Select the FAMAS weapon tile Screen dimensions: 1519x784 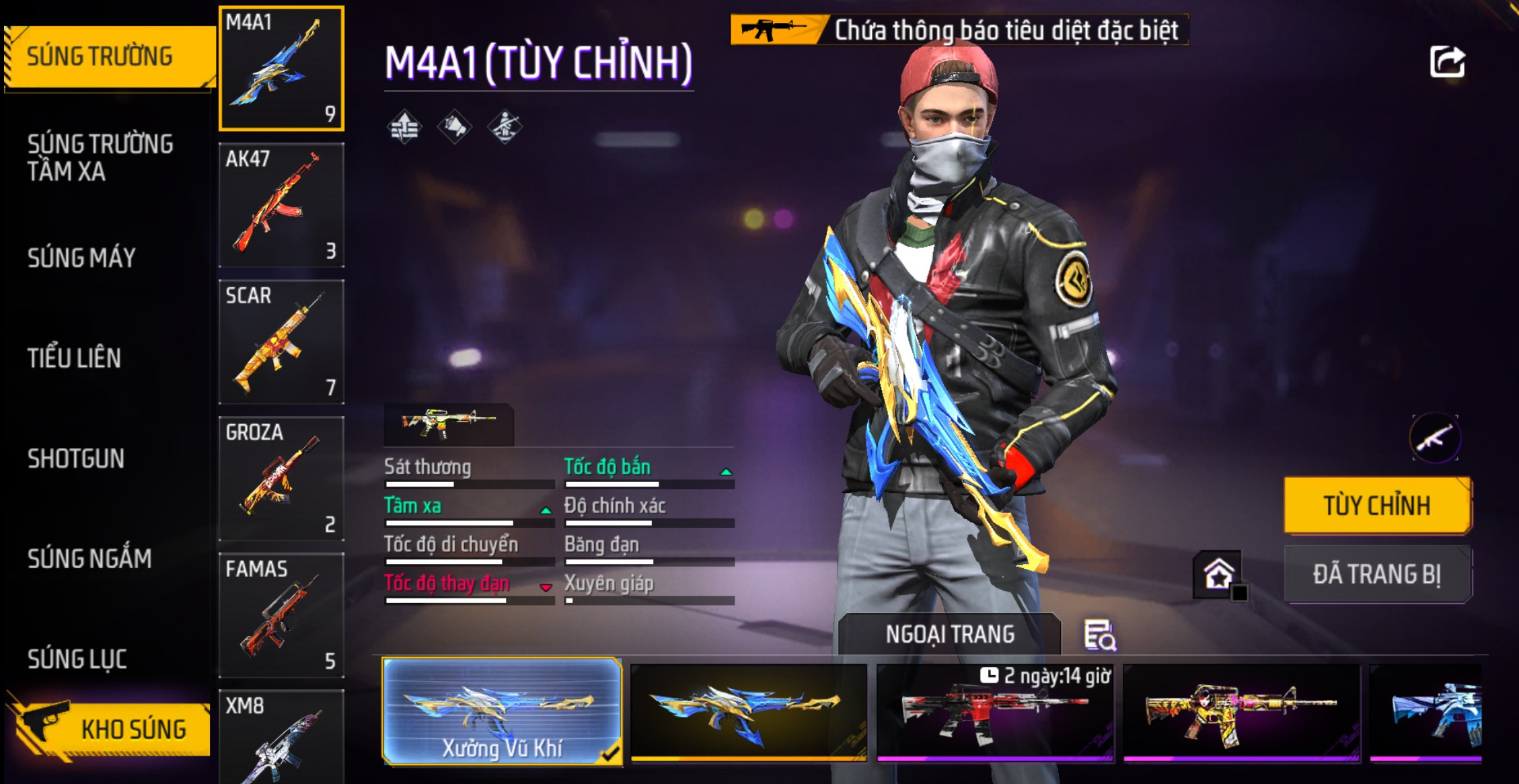point(281,615)
